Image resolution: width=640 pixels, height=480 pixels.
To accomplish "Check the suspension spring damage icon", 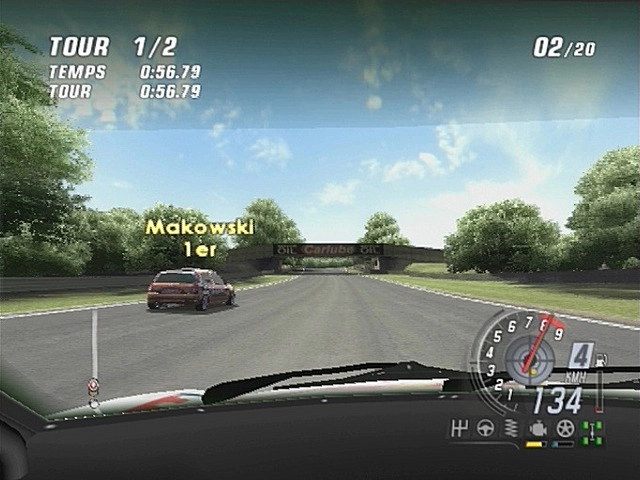I will click(x=511, y=430).
